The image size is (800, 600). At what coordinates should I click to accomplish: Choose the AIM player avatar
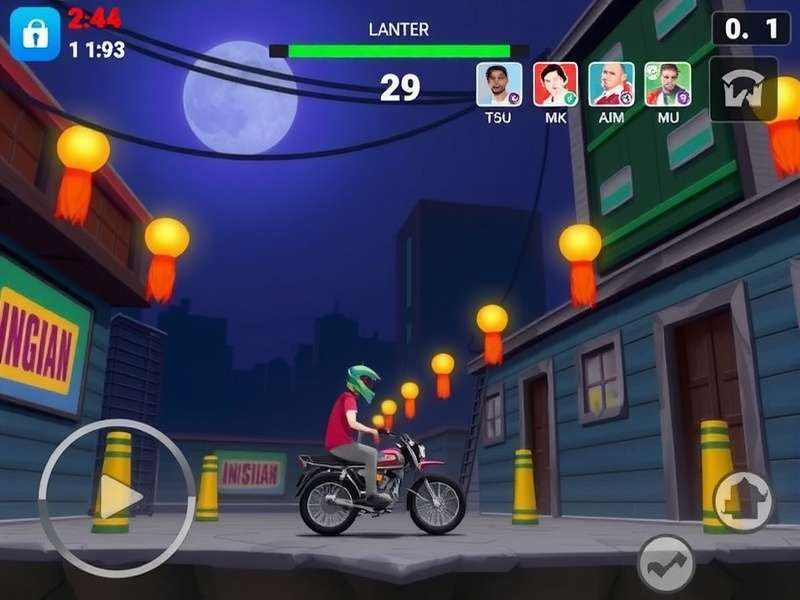click(611, 84)
